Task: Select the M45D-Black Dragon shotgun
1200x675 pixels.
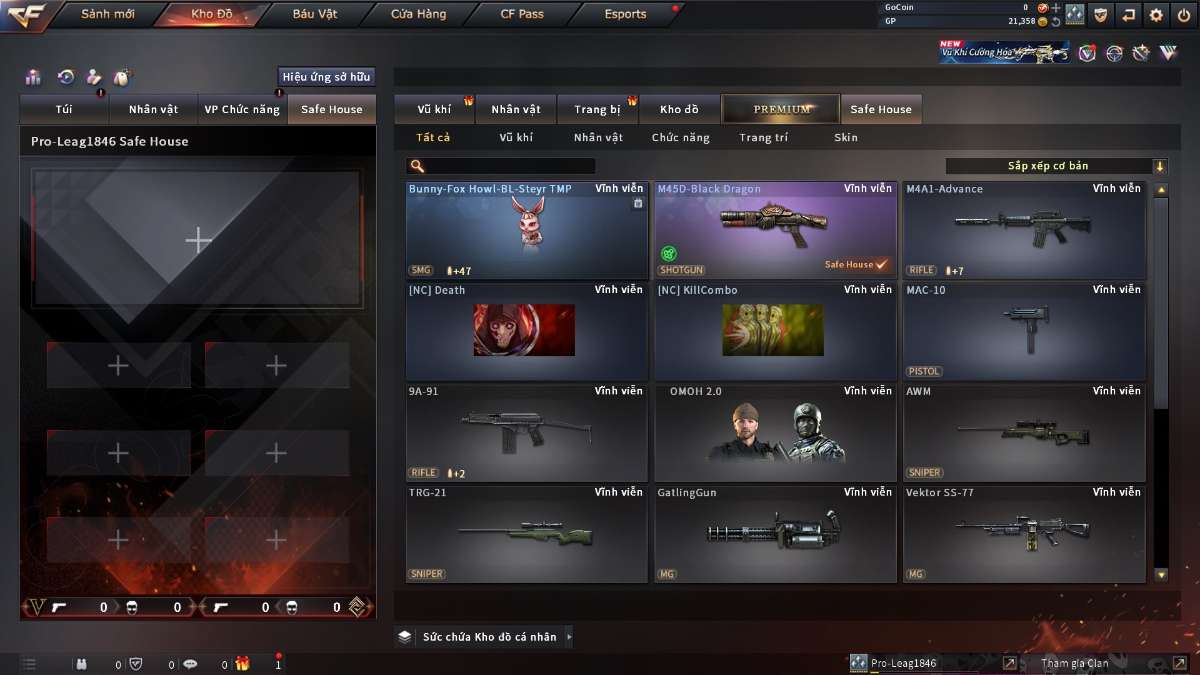Action: [x=774, y=230]
